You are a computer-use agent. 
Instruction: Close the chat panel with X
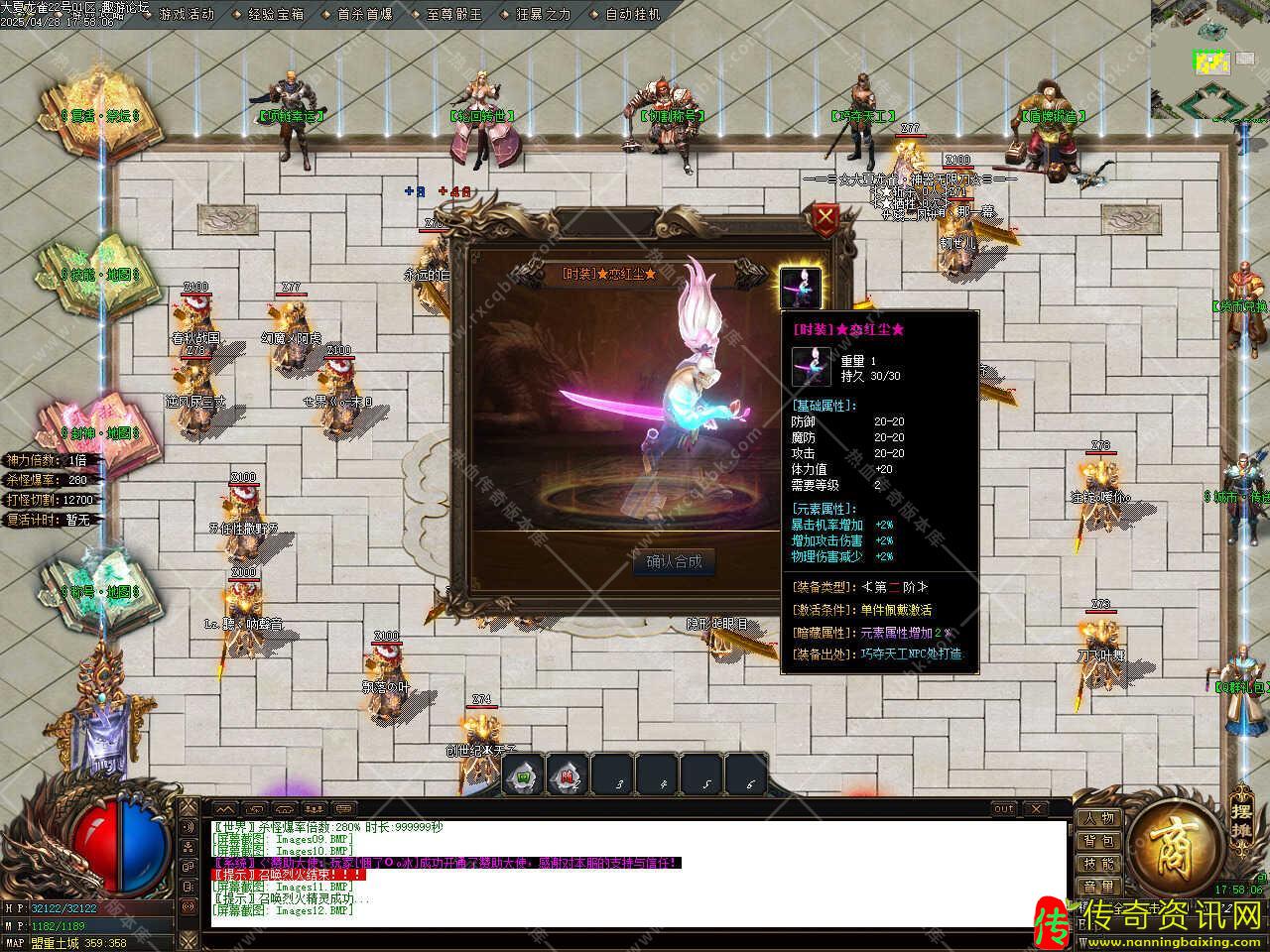click(1035, 809)
